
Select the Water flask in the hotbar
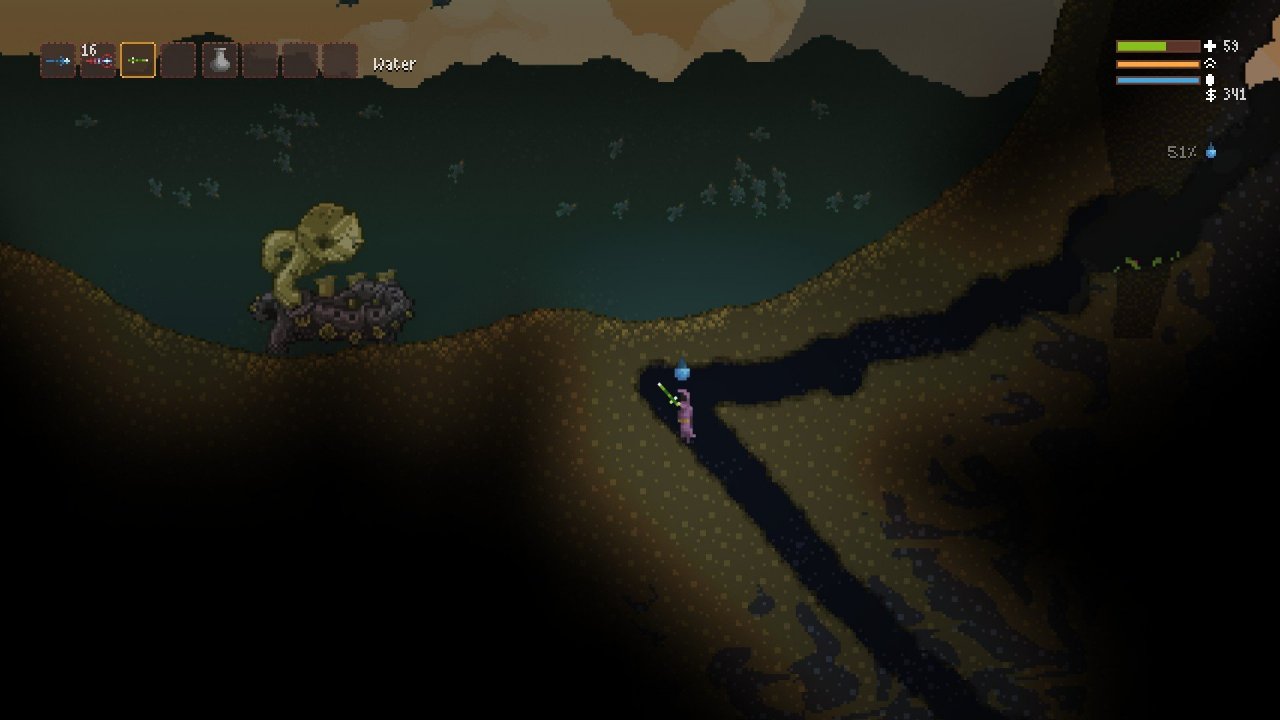point(220,60)
